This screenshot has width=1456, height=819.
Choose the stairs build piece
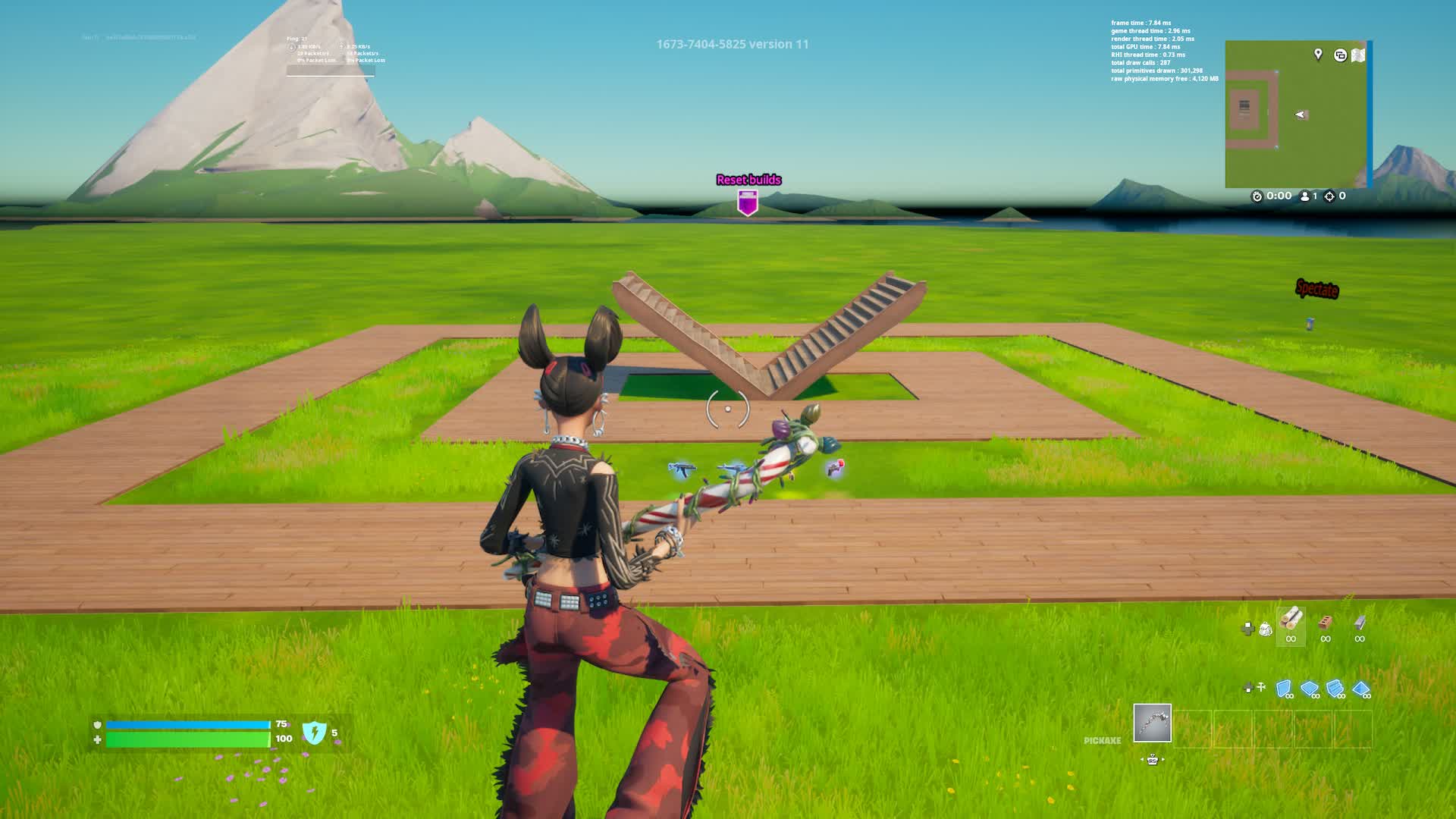pos(1335,689)
